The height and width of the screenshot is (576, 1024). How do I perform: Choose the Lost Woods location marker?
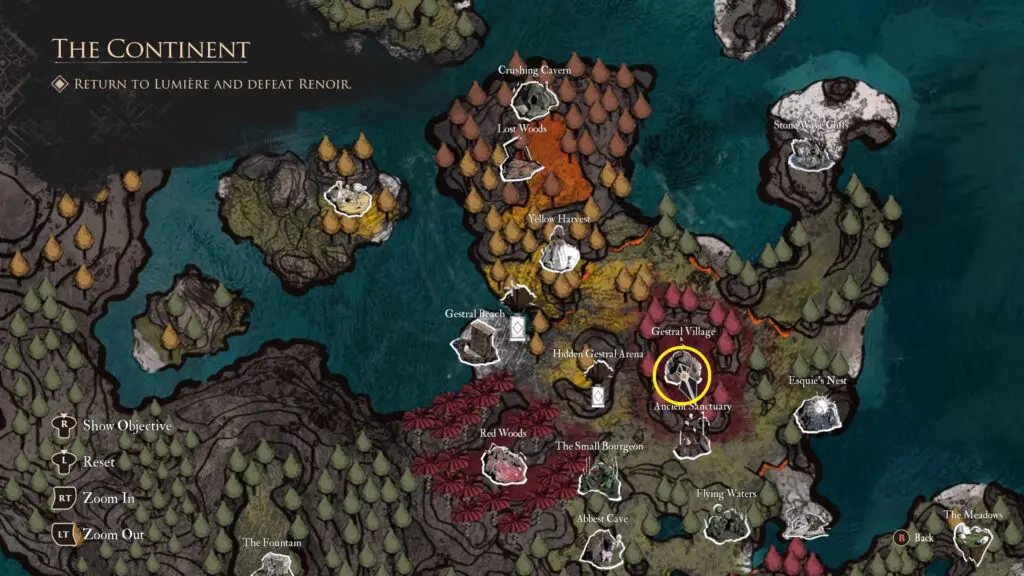tap(521, 158)
